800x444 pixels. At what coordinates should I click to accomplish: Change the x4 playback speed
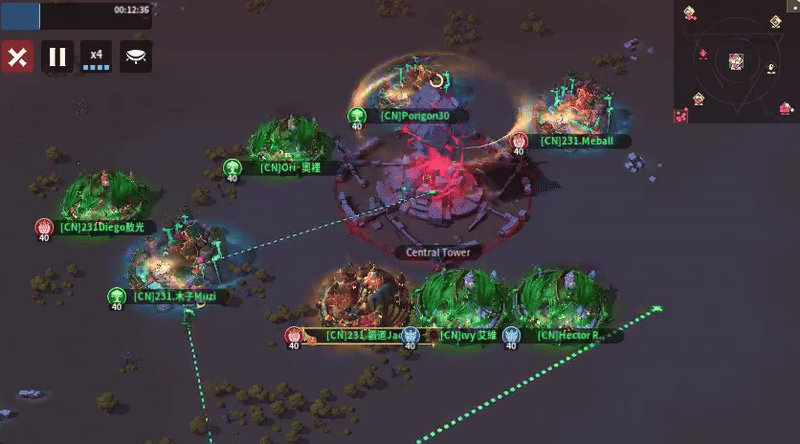click(96, 56)
